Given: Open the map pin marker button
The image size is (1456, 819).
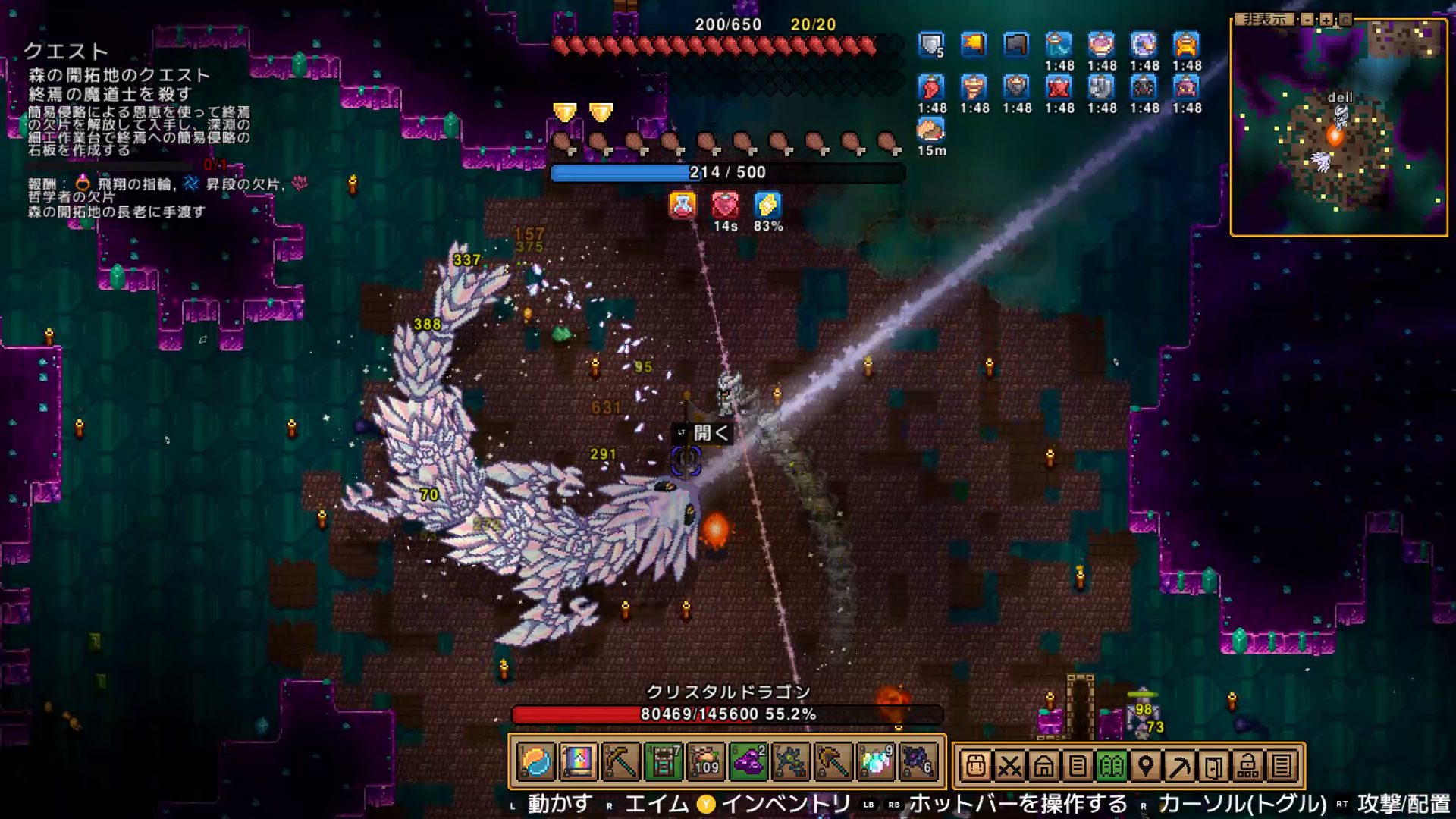Looking at the screenshot, I should 1146,766.
